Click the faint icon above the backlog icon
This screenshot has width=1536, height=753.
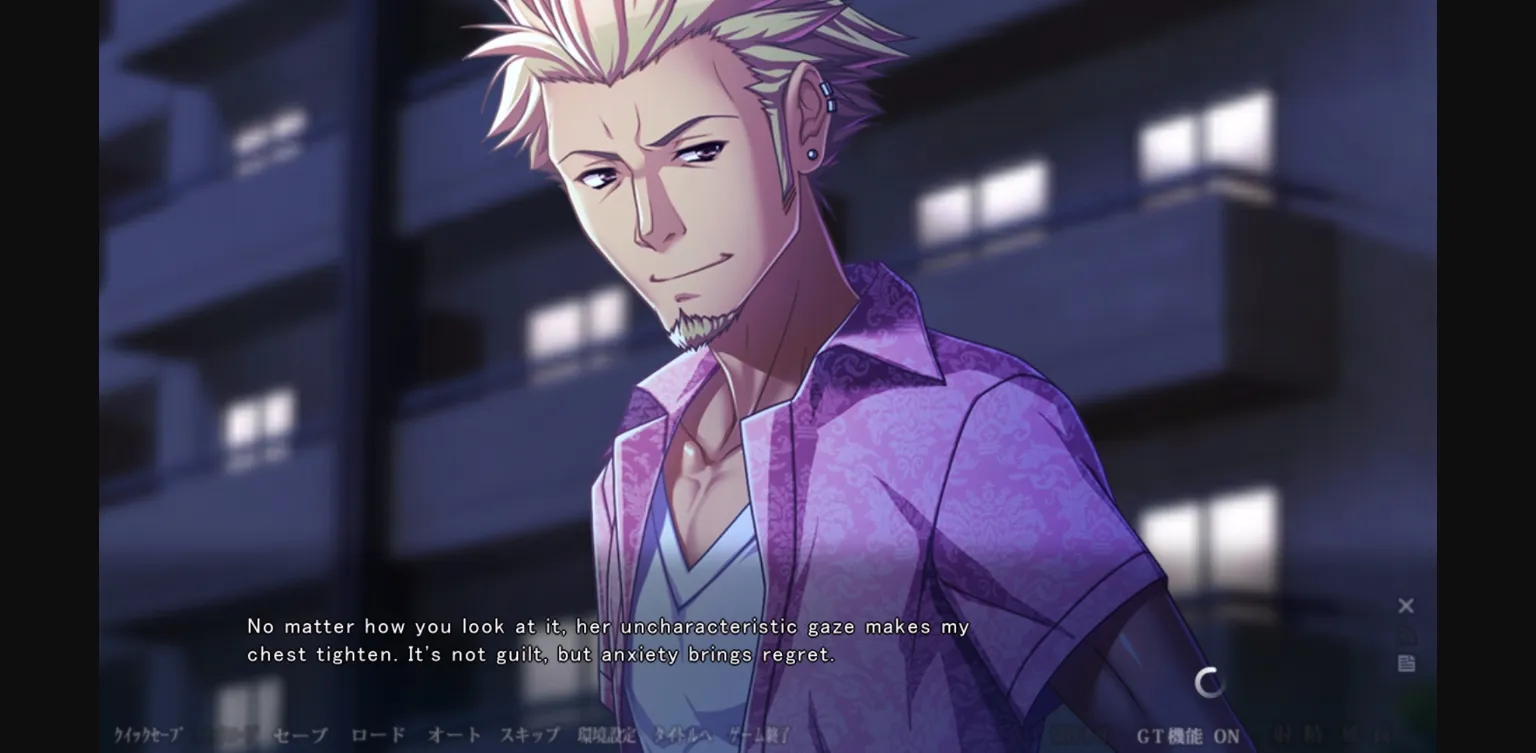click(1409, 635)
